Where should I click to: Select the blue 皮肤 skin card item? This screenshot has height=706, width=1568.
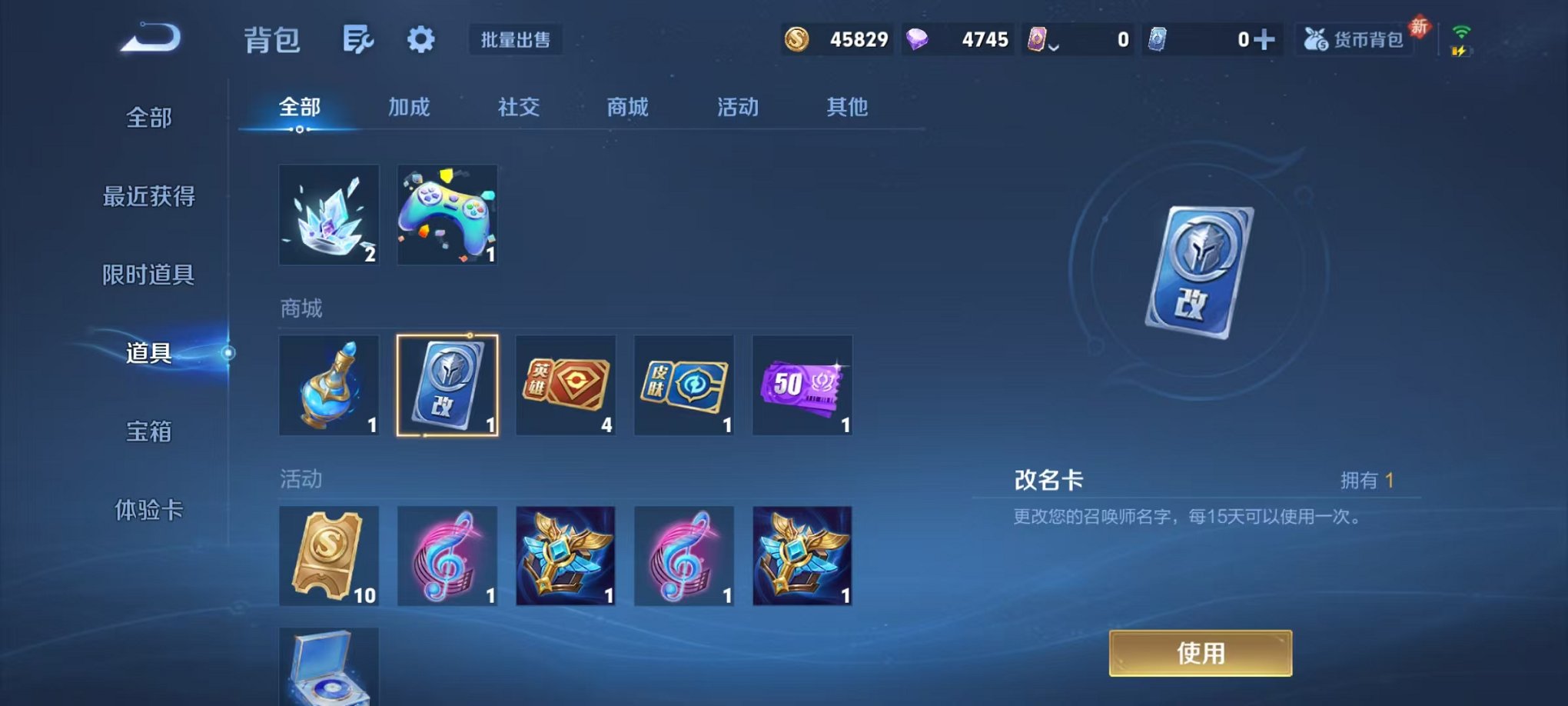tap(683, 385)
